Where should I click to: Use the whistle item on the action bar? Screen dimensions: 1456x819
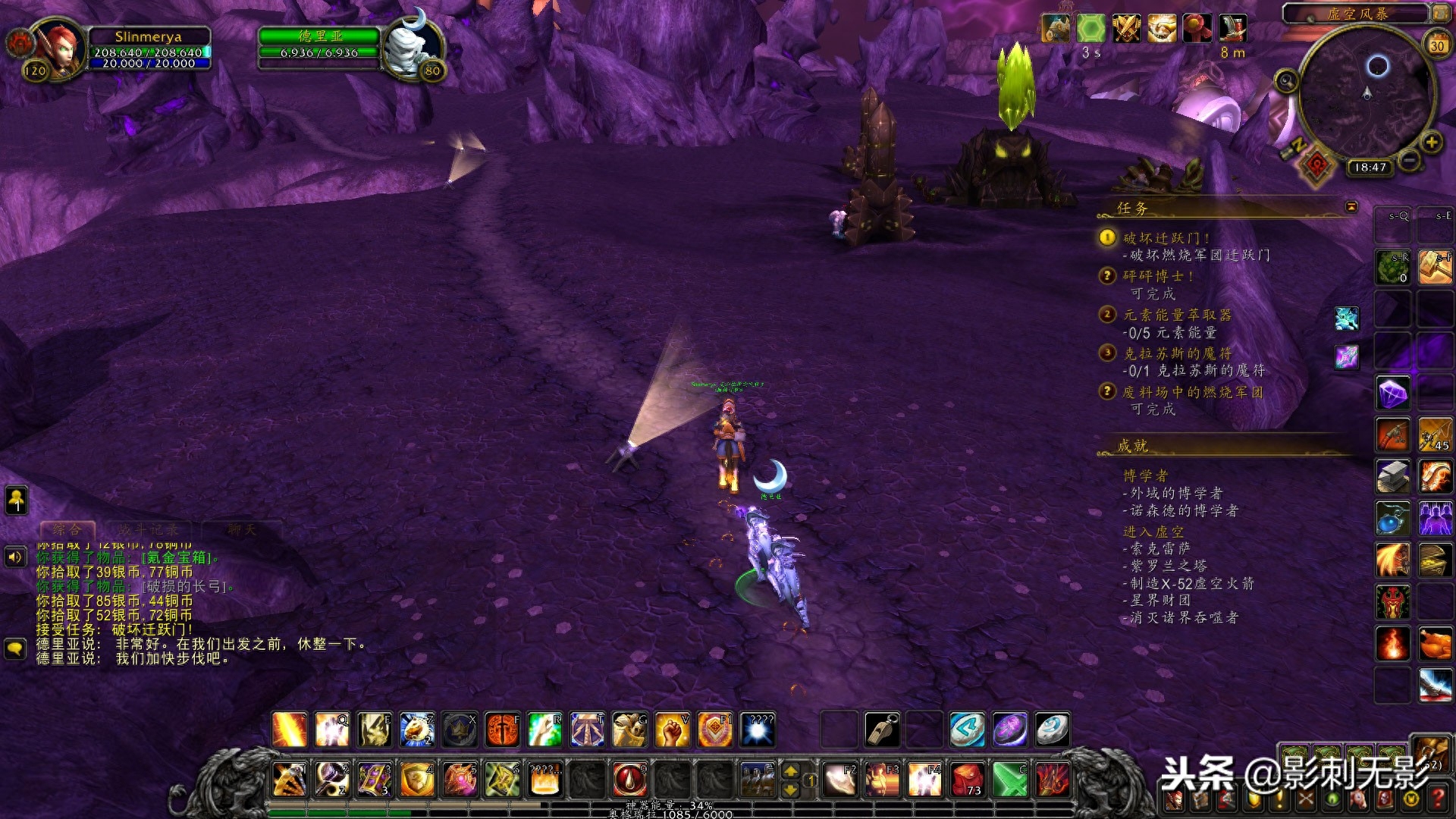tap(883, 730)
